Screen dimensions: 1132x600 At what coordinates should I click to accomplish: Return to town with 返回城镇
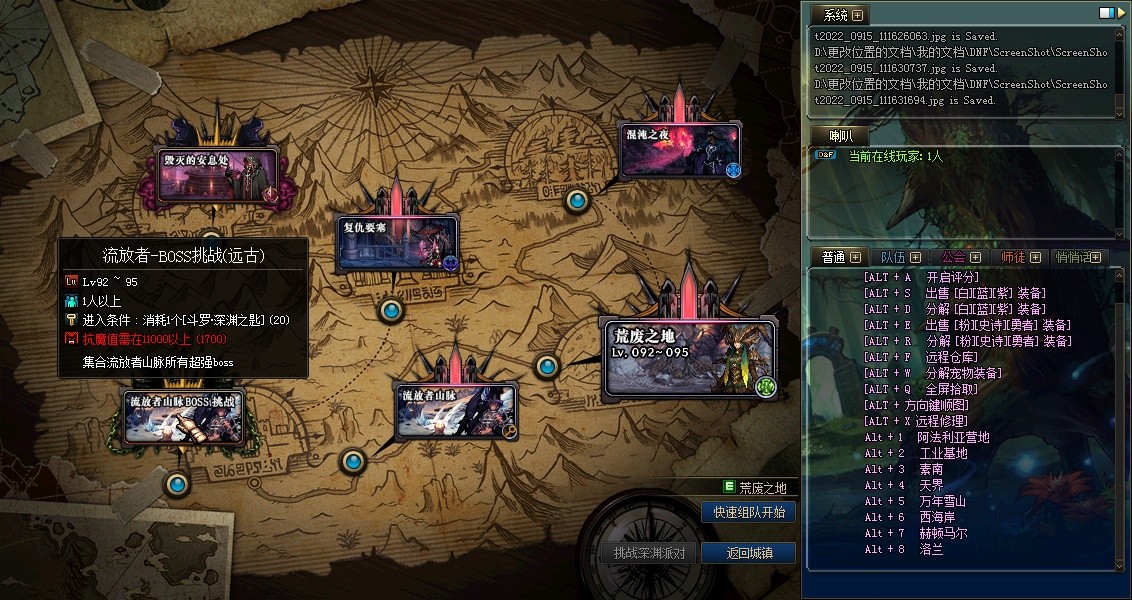tap(749, 553)
